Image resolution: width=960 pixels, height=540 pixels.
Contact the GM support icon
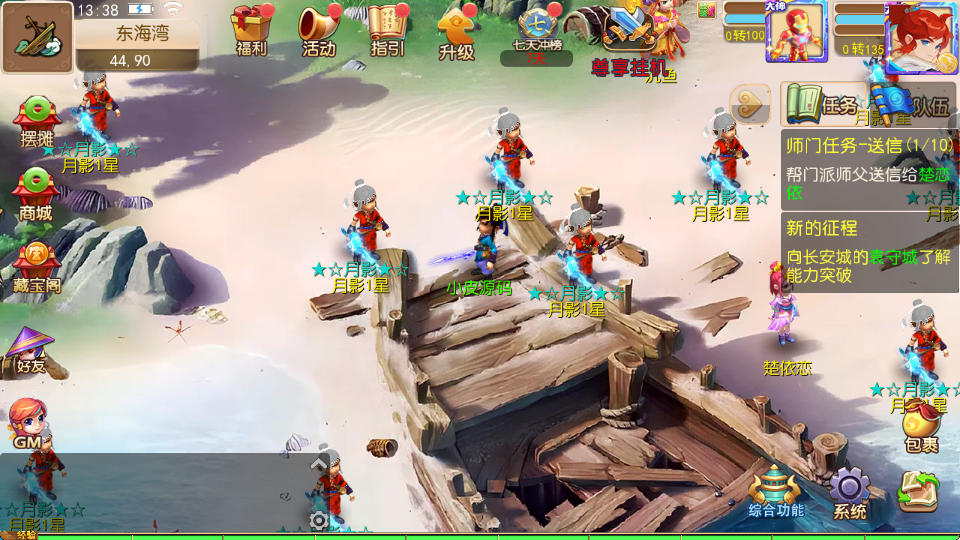[28, 424]
